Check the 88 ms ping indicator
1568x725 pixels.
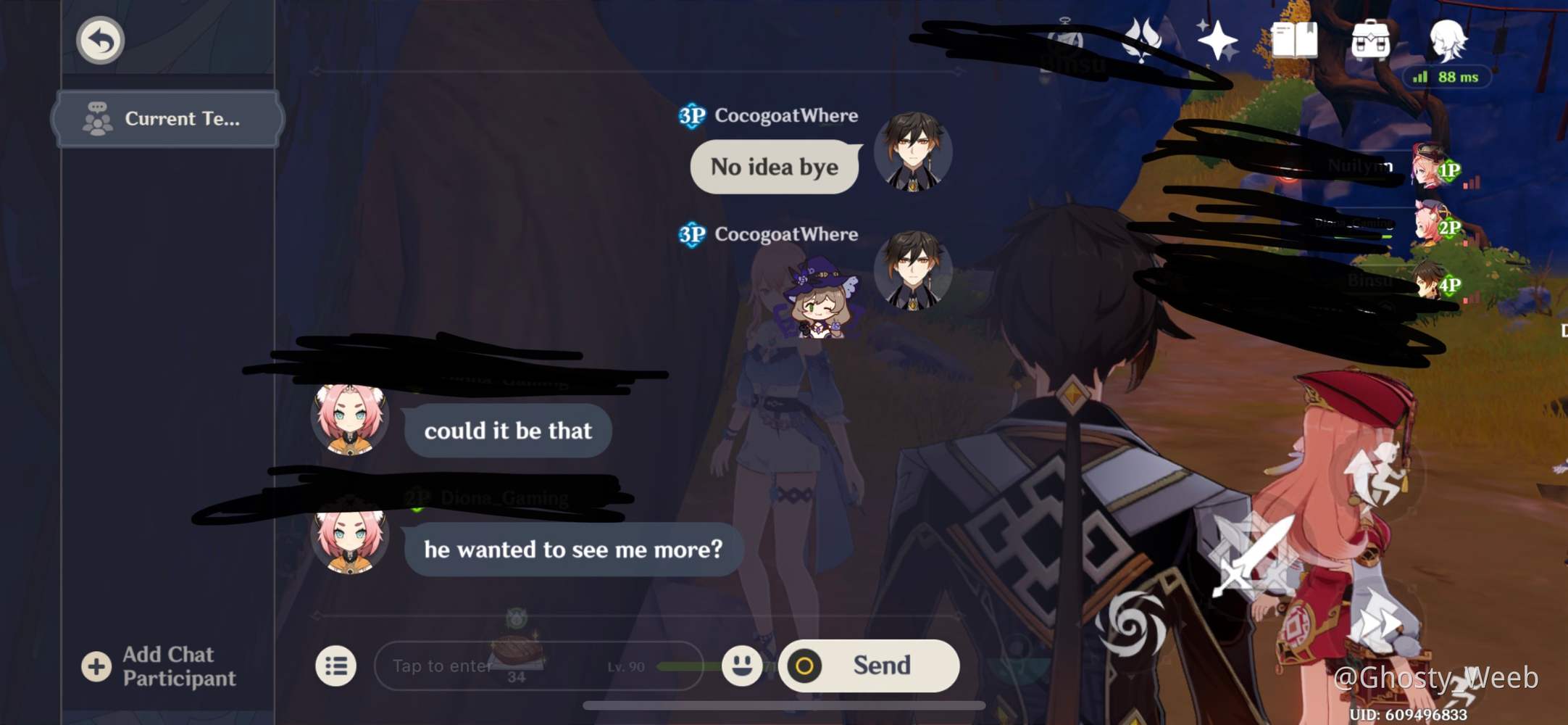pyautogui.click(x=1445, y=76)
